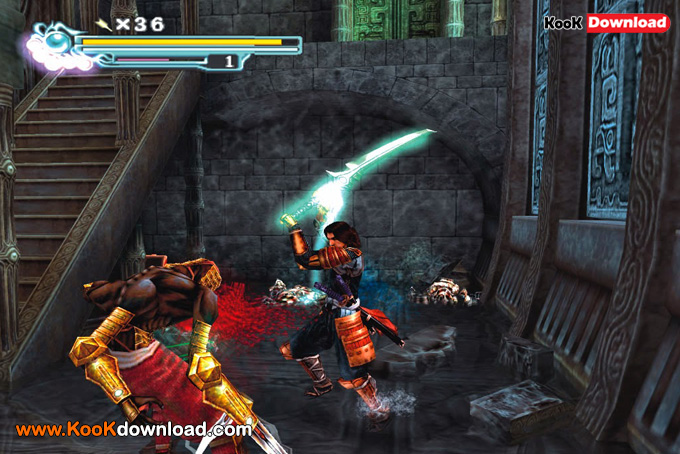Click the glowing soul orb HUD icon

pos(57,45)
